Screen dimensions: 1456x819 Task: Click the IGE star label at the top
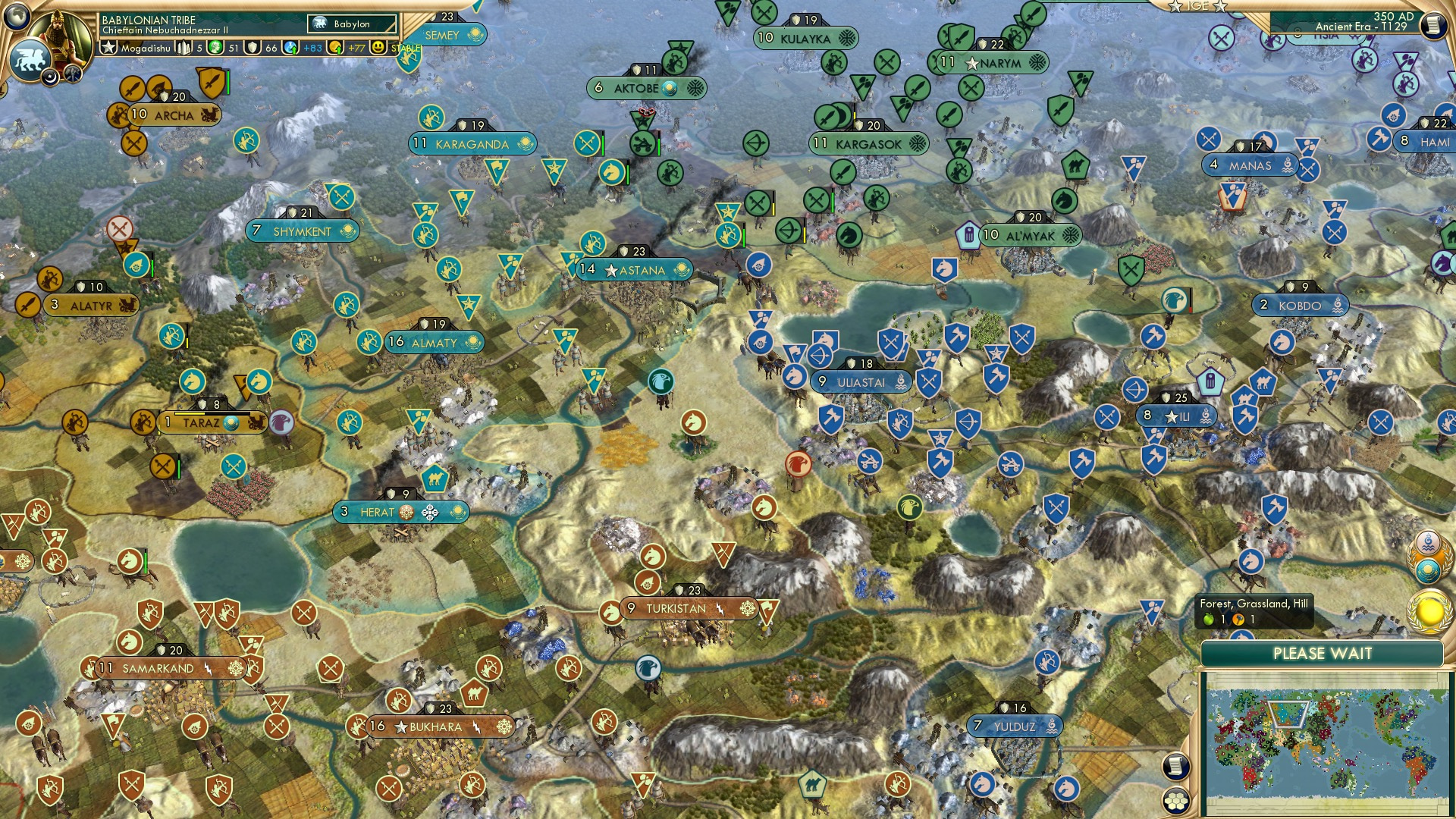1197,8
